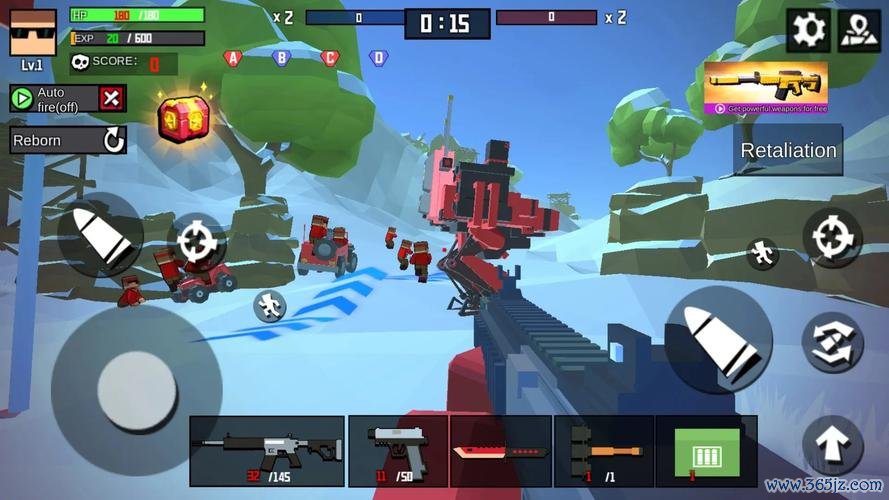The height and width of the screenshot is (500, 889).
Task: Hit the jump up-arrow button
Action: click(x=832, y=446)
